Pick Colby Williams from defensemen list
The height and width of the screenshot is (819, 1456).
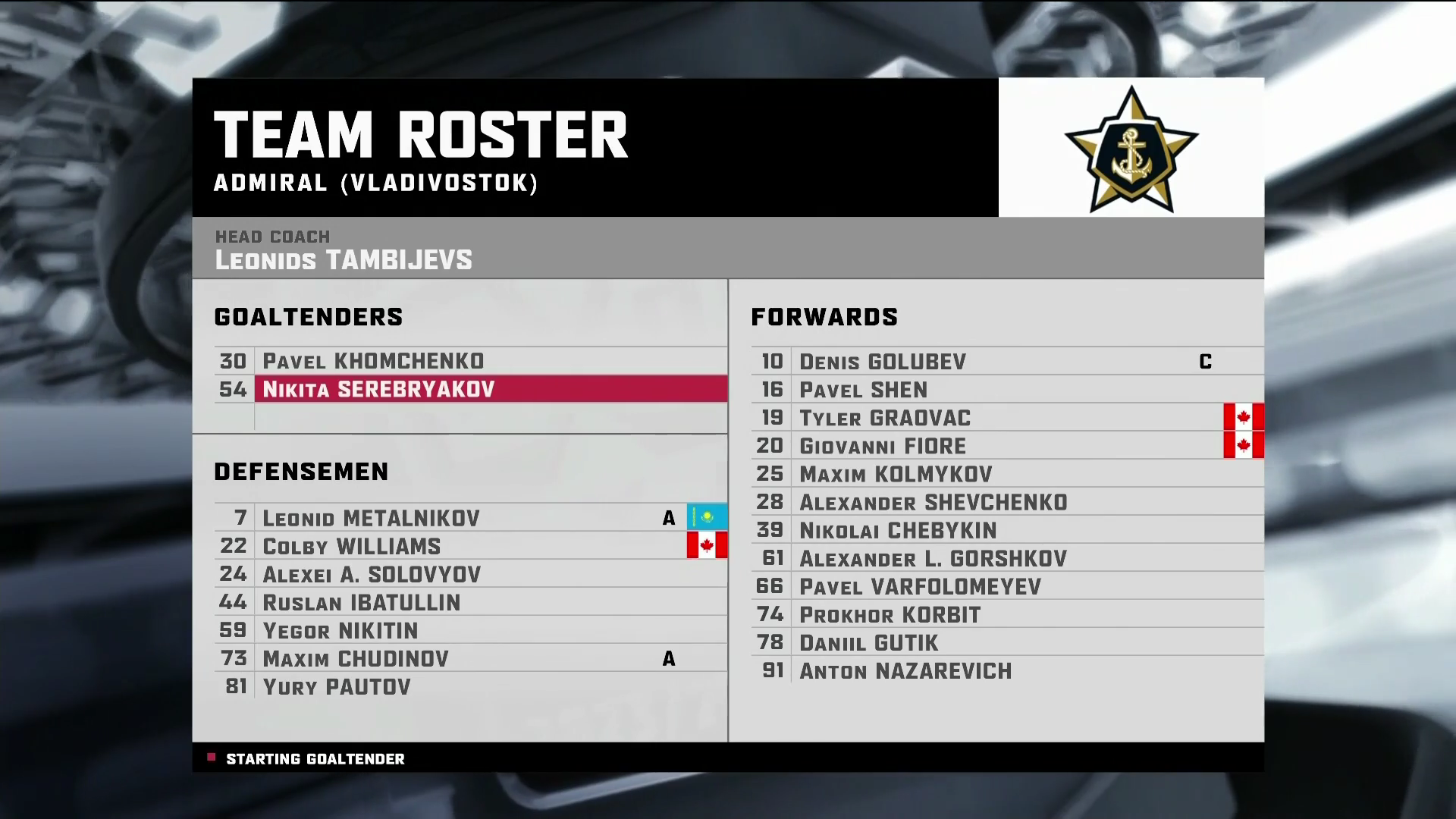[351, 546]
